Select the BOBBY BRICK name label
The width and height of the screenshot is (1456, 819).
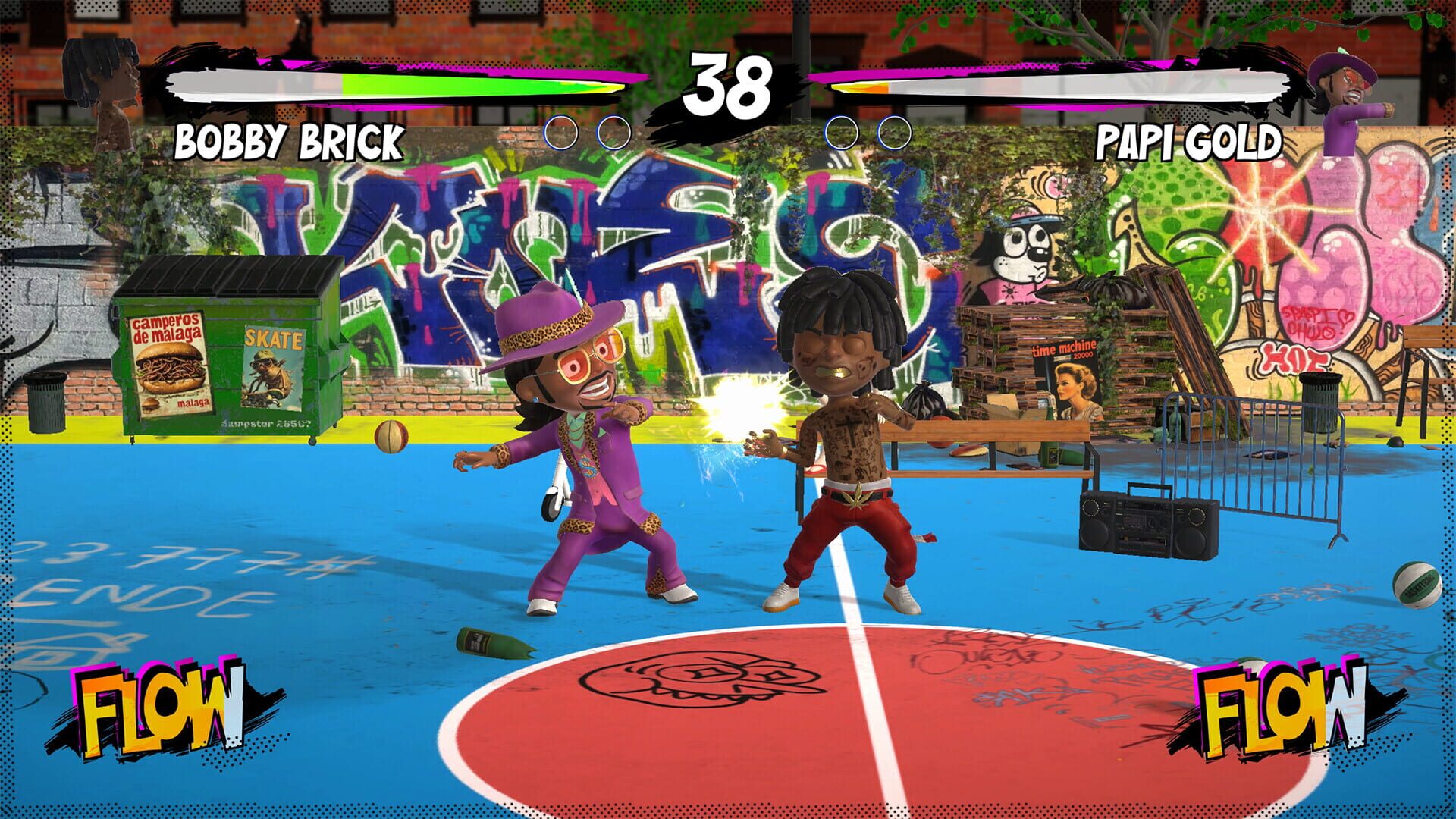[x=290, y=142]
